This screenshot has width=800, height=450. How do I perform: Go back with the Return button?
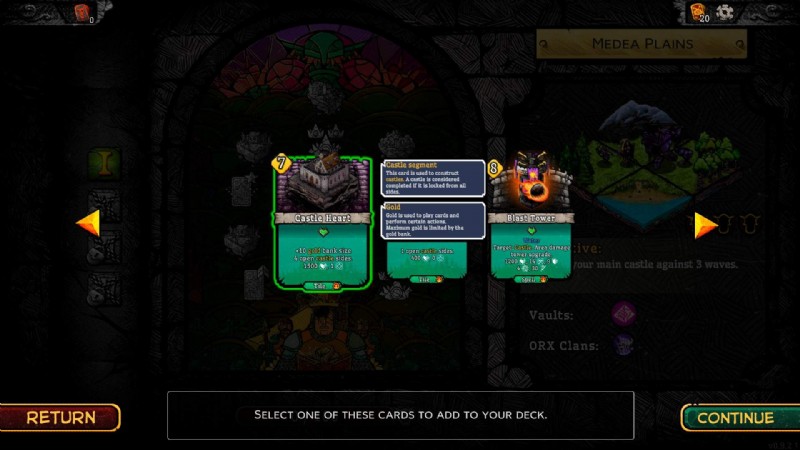60,417
